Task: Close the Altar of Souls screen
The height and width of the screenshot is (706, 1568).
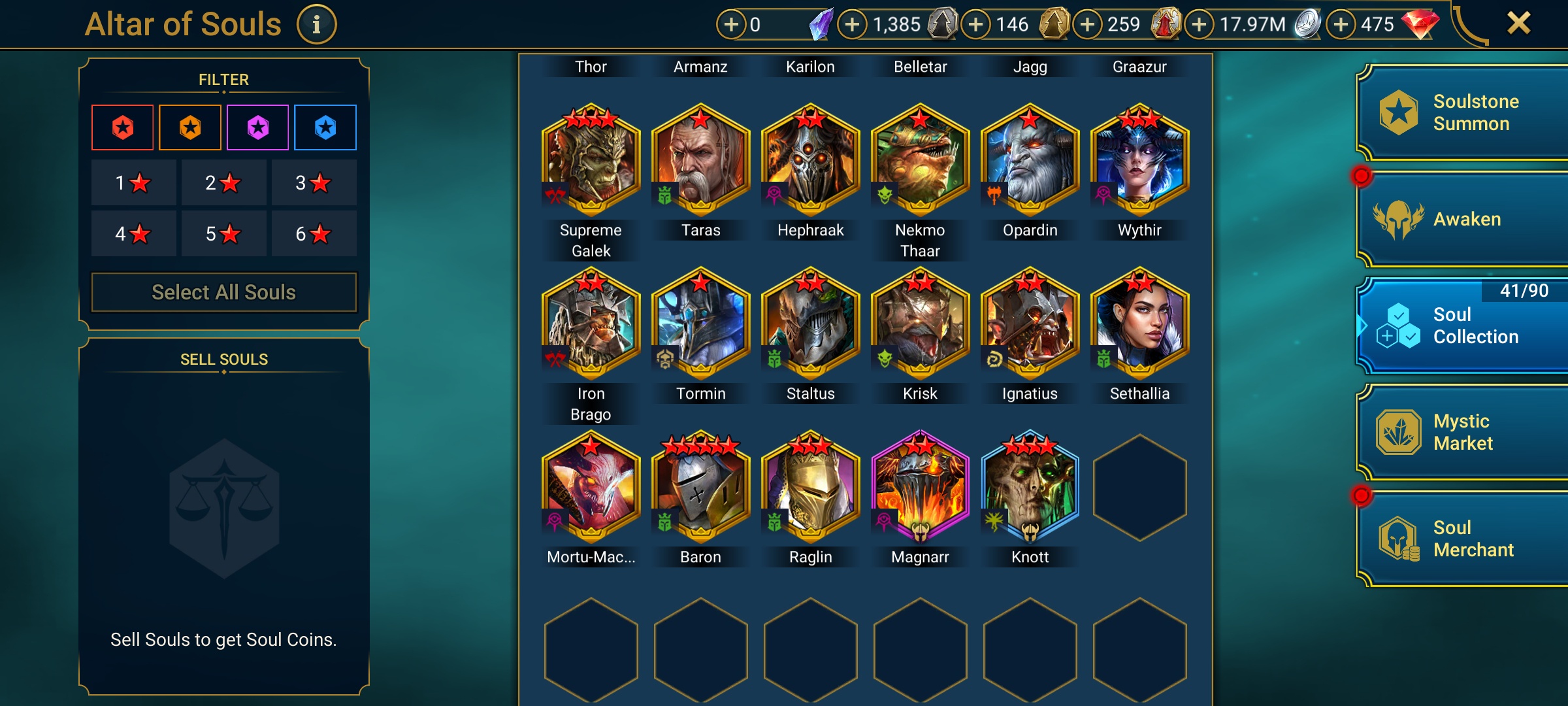Action: point(1518,24)
